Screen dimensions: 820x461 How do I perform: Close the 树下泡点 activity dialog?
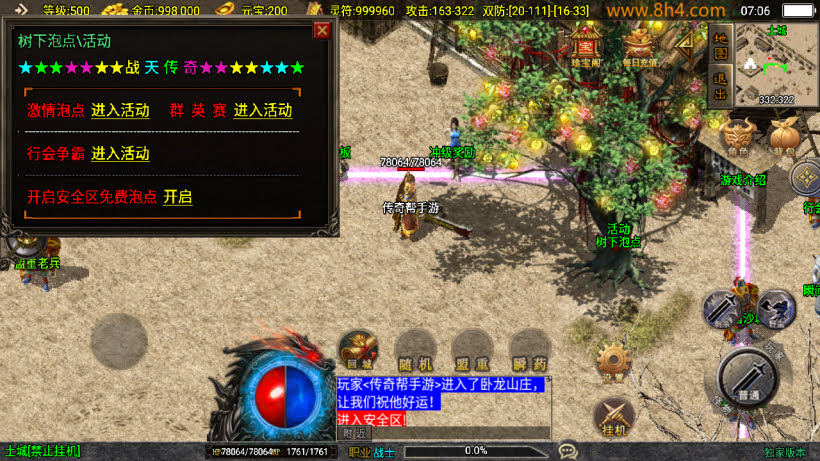[x=322, y=30]
